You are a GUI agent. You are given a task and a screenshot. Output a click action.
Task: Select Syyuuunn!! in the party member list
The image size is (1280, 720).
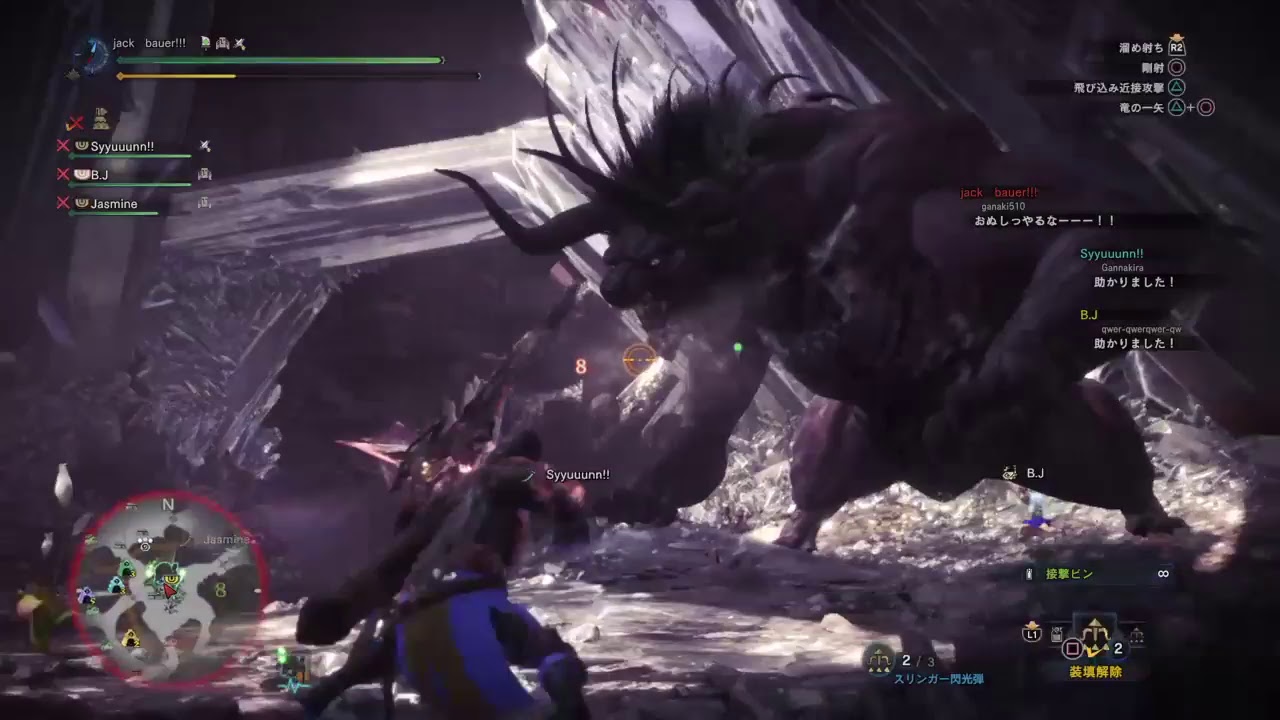(122, 146)
